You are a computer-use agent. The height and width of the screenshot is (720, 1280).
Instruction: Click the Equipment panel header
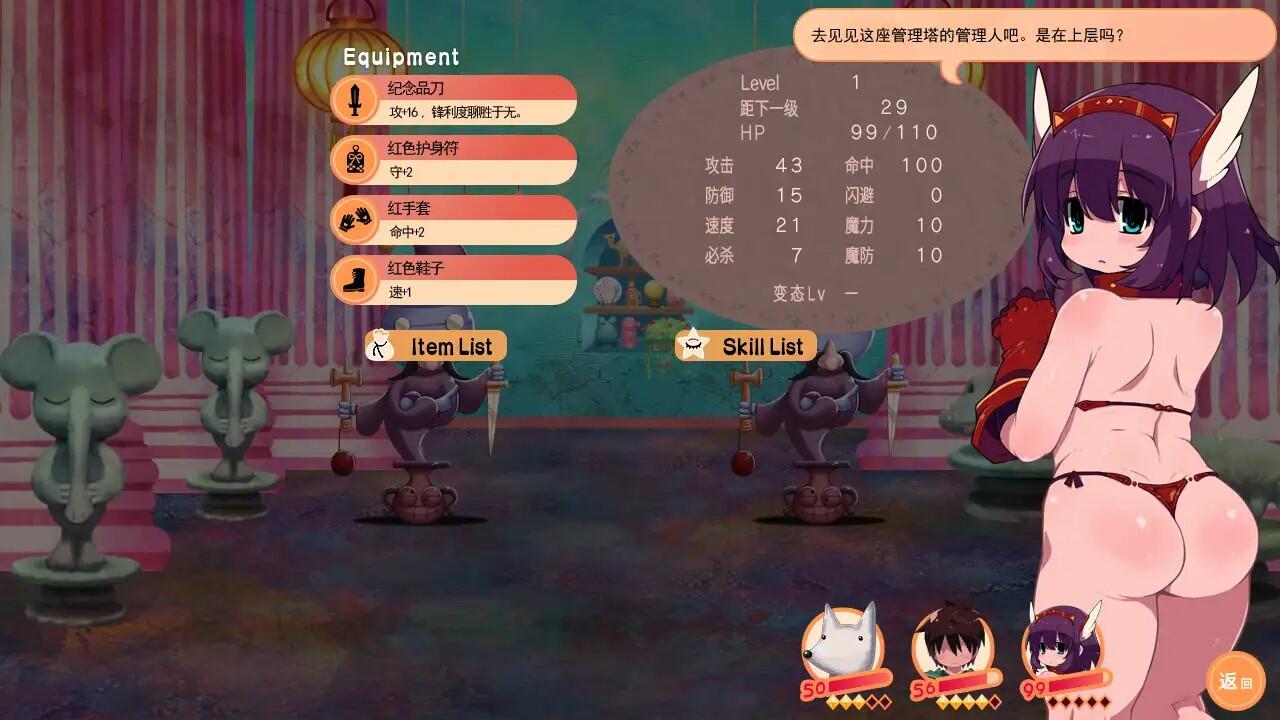coord(399,57)
